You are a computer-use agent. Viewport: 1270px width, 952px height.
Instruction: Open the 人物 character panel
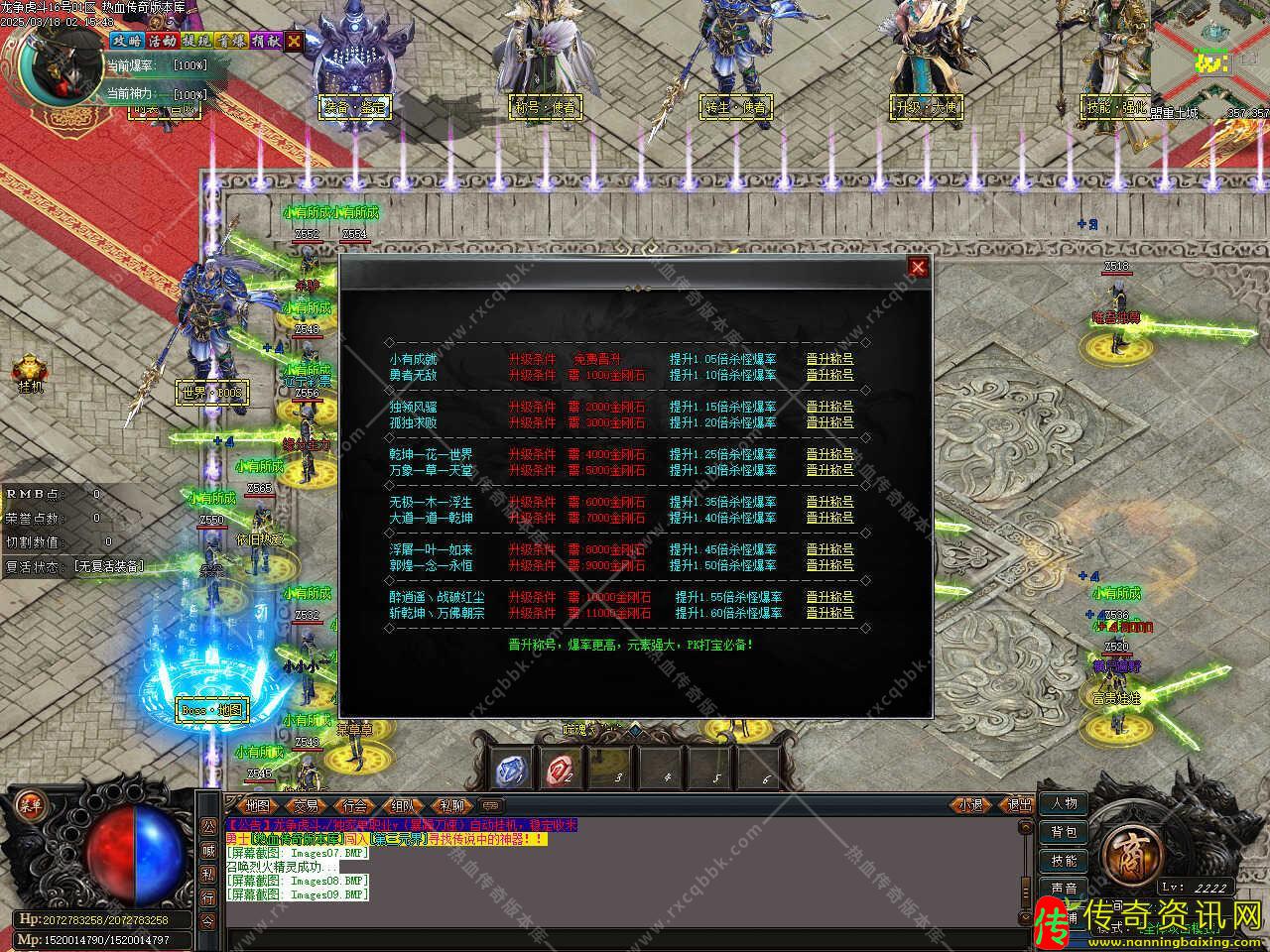(1065, 804)
